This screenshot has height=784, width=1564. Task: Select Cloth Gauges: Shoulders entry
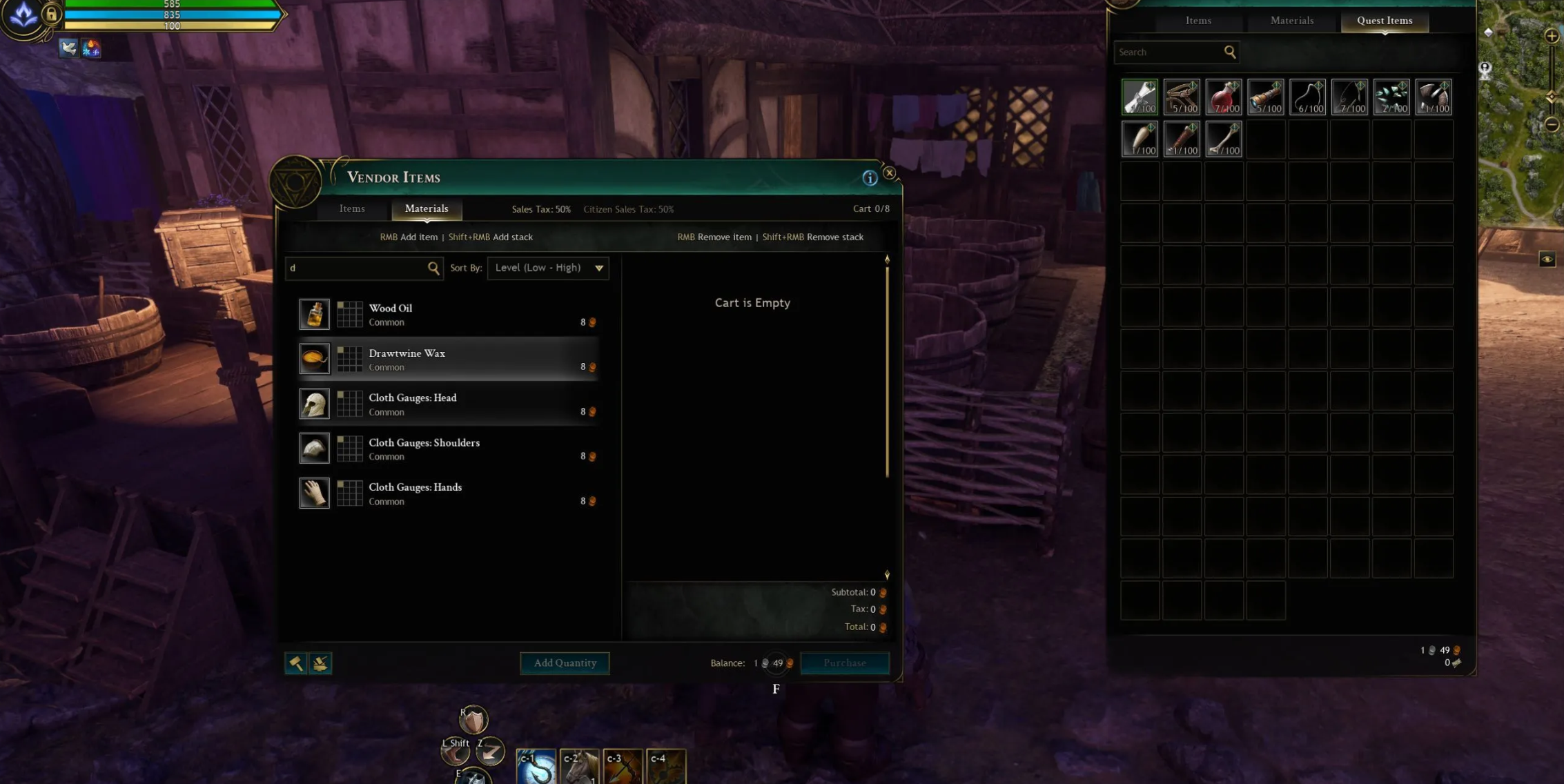pyautogui.click(x=448, y=449)
